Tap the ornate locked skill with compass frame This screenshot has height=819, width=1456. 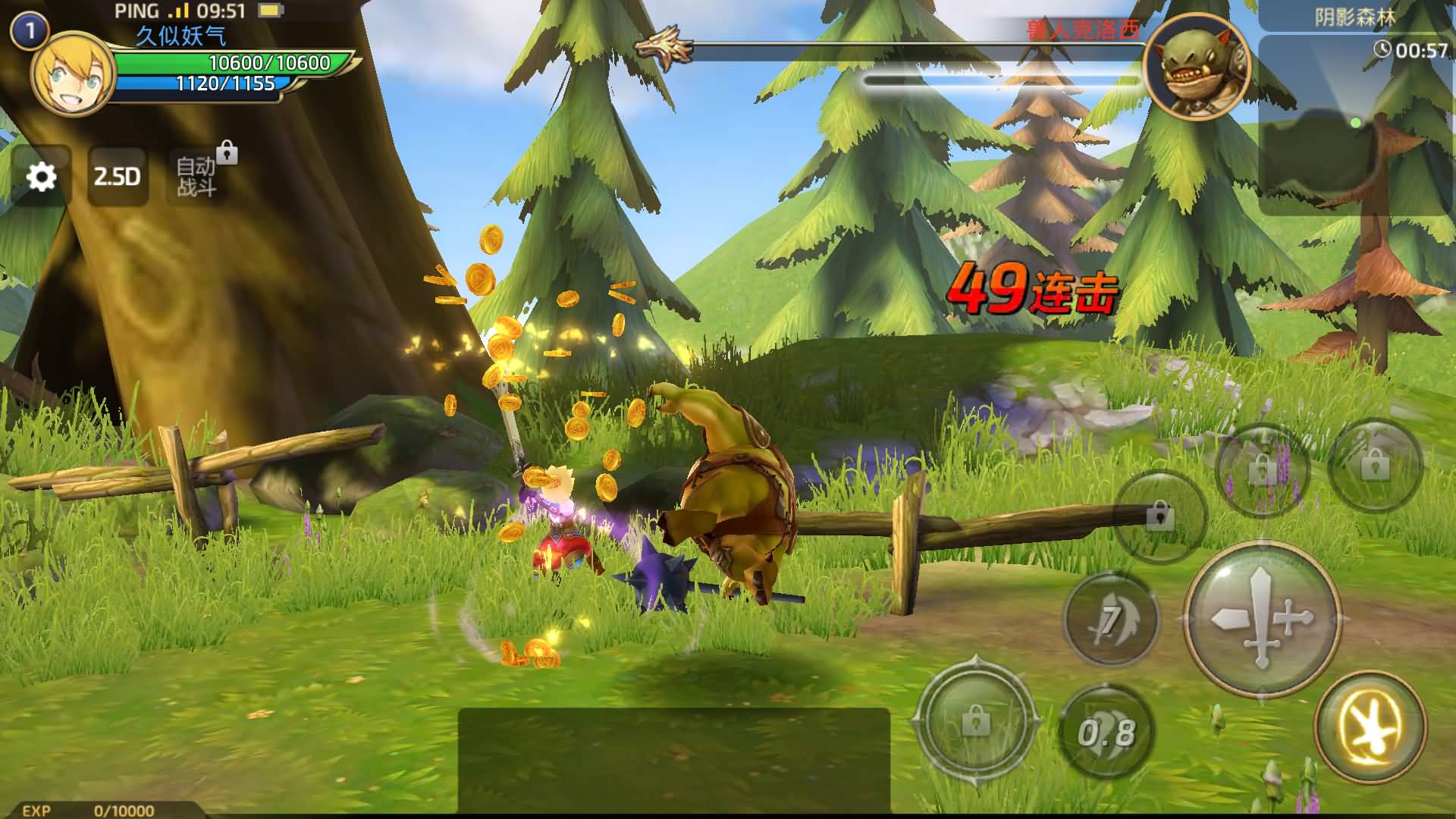[x=976, y=721]
